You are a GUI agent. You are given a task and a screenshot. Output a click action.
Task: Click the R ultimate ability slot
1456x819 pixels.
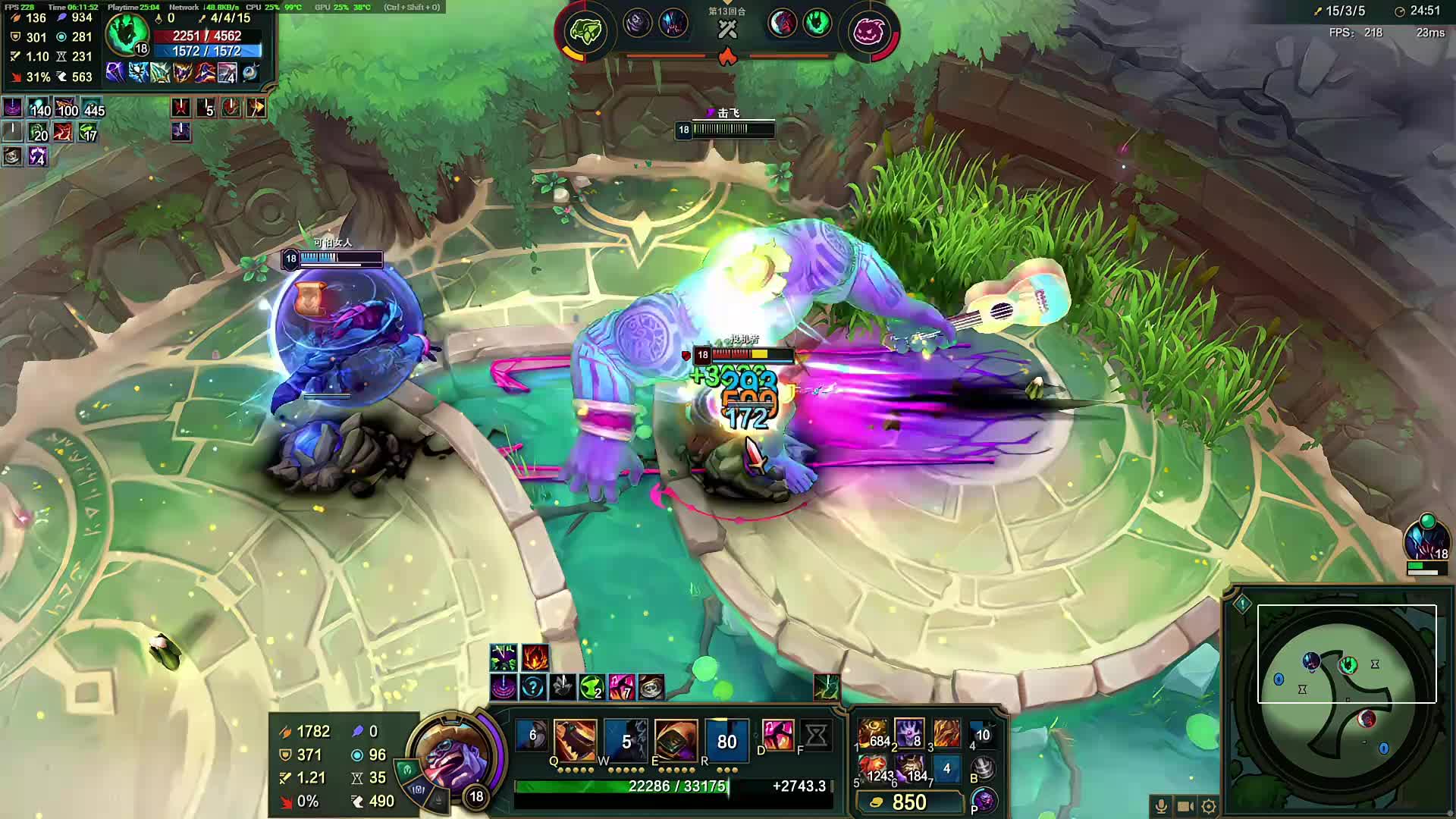click(x=726, y=739)
